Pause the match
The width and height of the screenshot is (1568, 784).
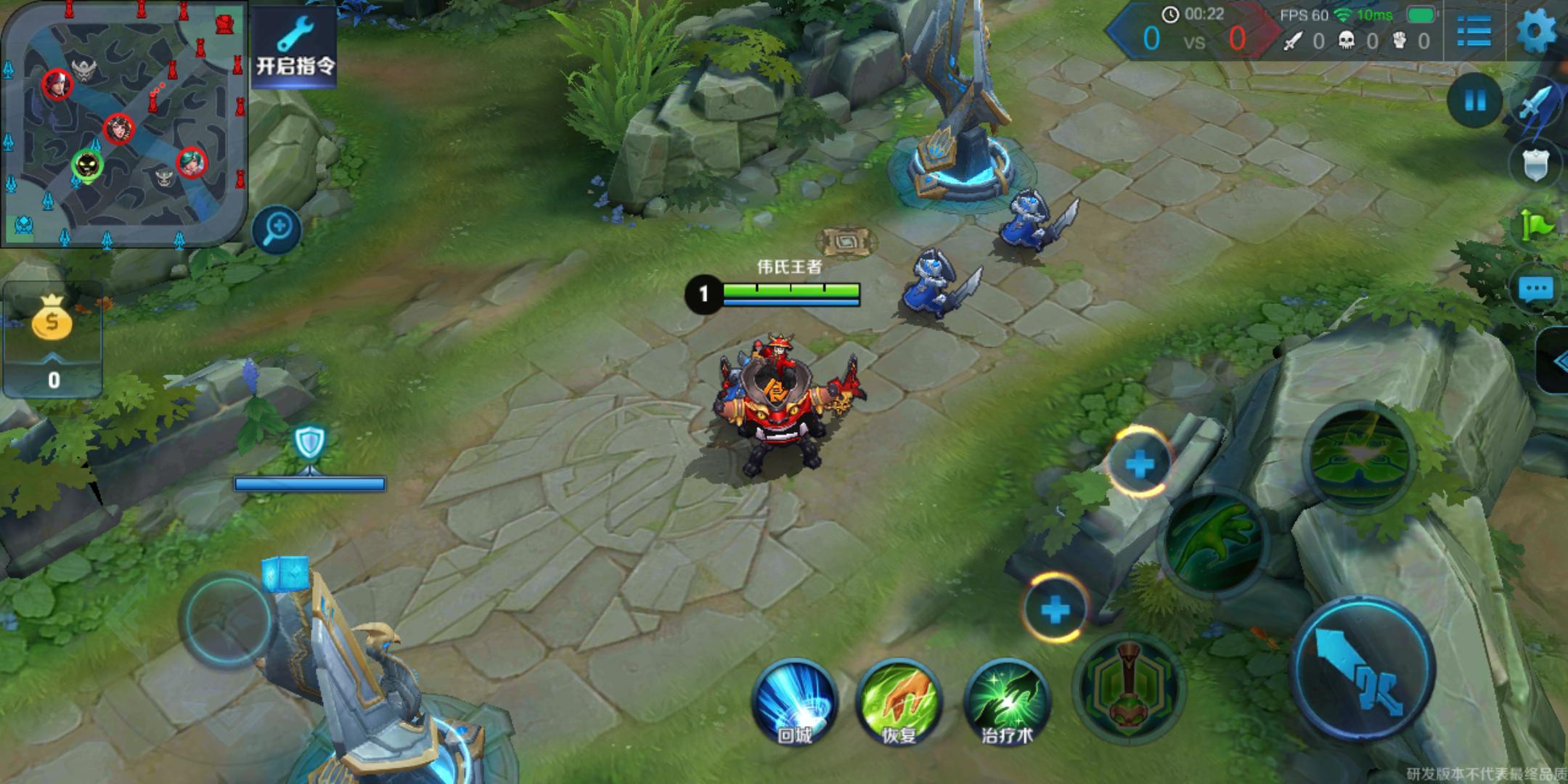[x=1475, y=101]
